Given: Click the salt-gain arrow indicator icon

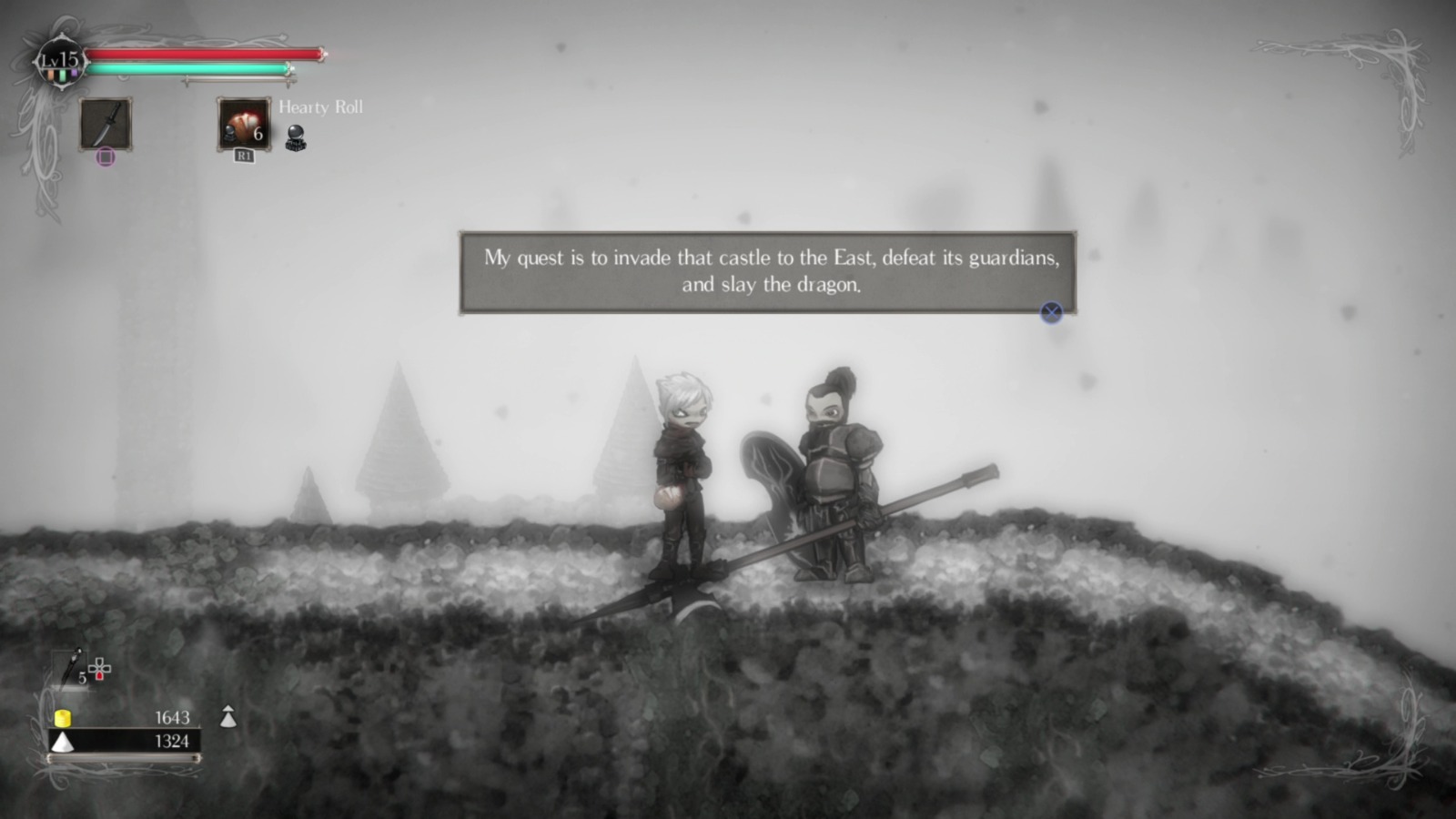Looking at the screenshot, I should 228,717.
